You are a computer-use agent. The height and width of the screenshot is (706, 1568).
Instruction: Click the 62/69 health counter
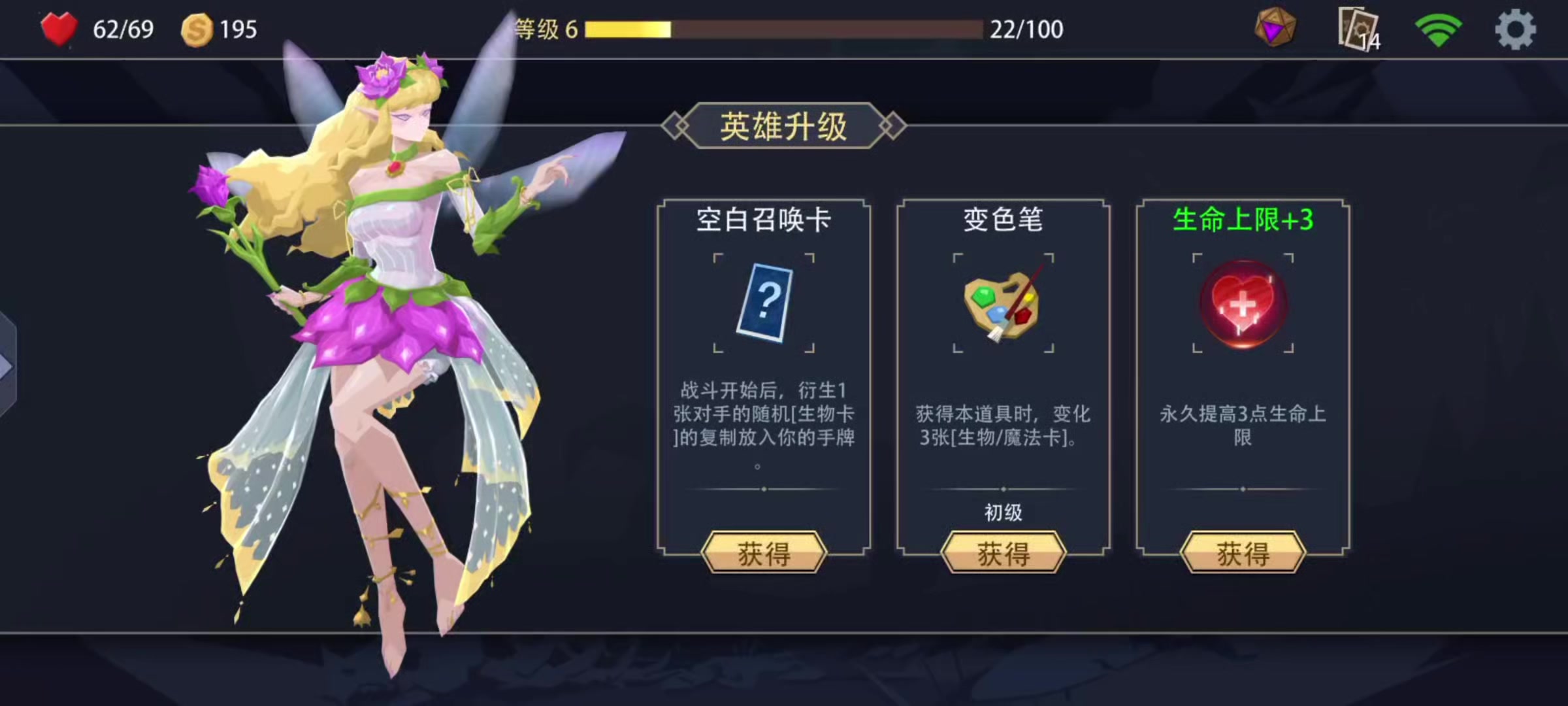[x=124, y=29]
